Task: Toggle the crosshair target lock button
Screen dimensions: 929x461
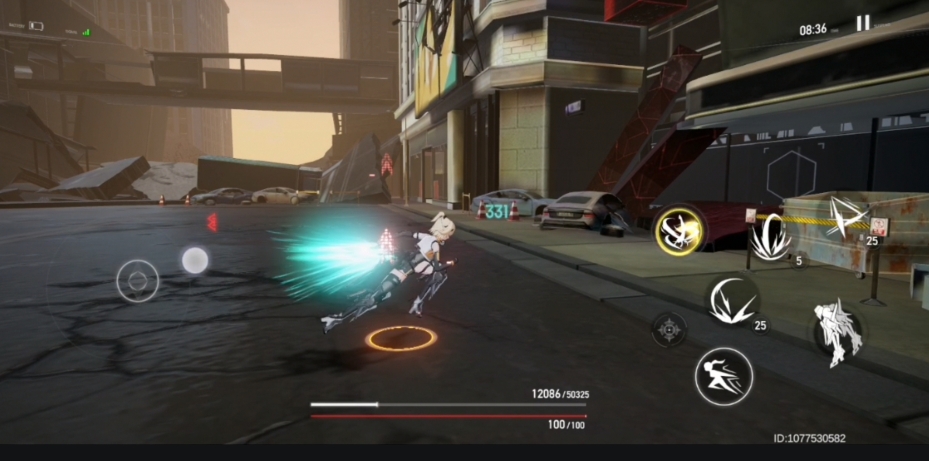Action: [x=669, y=329]
